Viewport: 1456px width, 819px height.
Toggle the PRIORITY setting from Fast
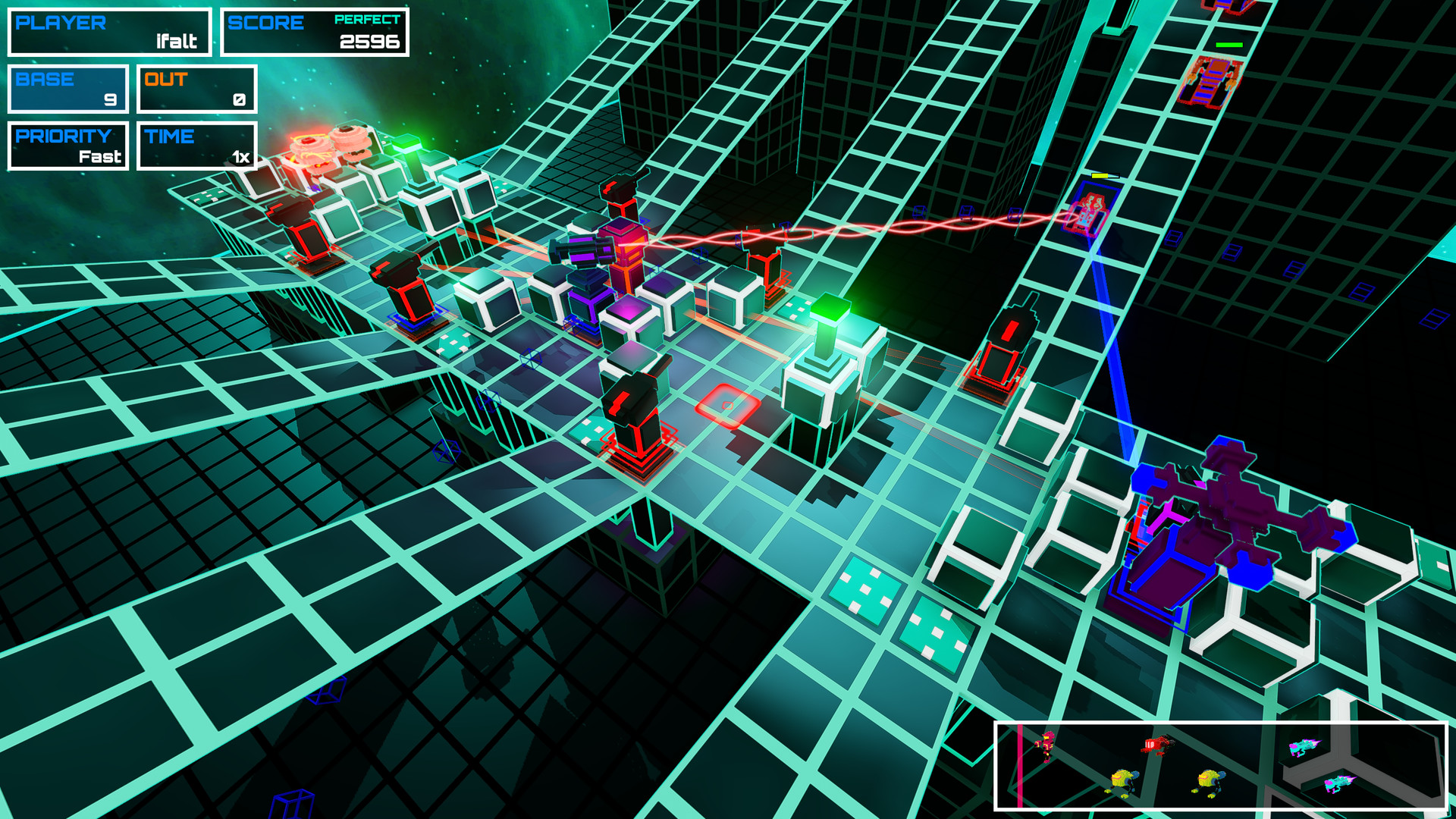pyautogui.click(x=67, y=146)
